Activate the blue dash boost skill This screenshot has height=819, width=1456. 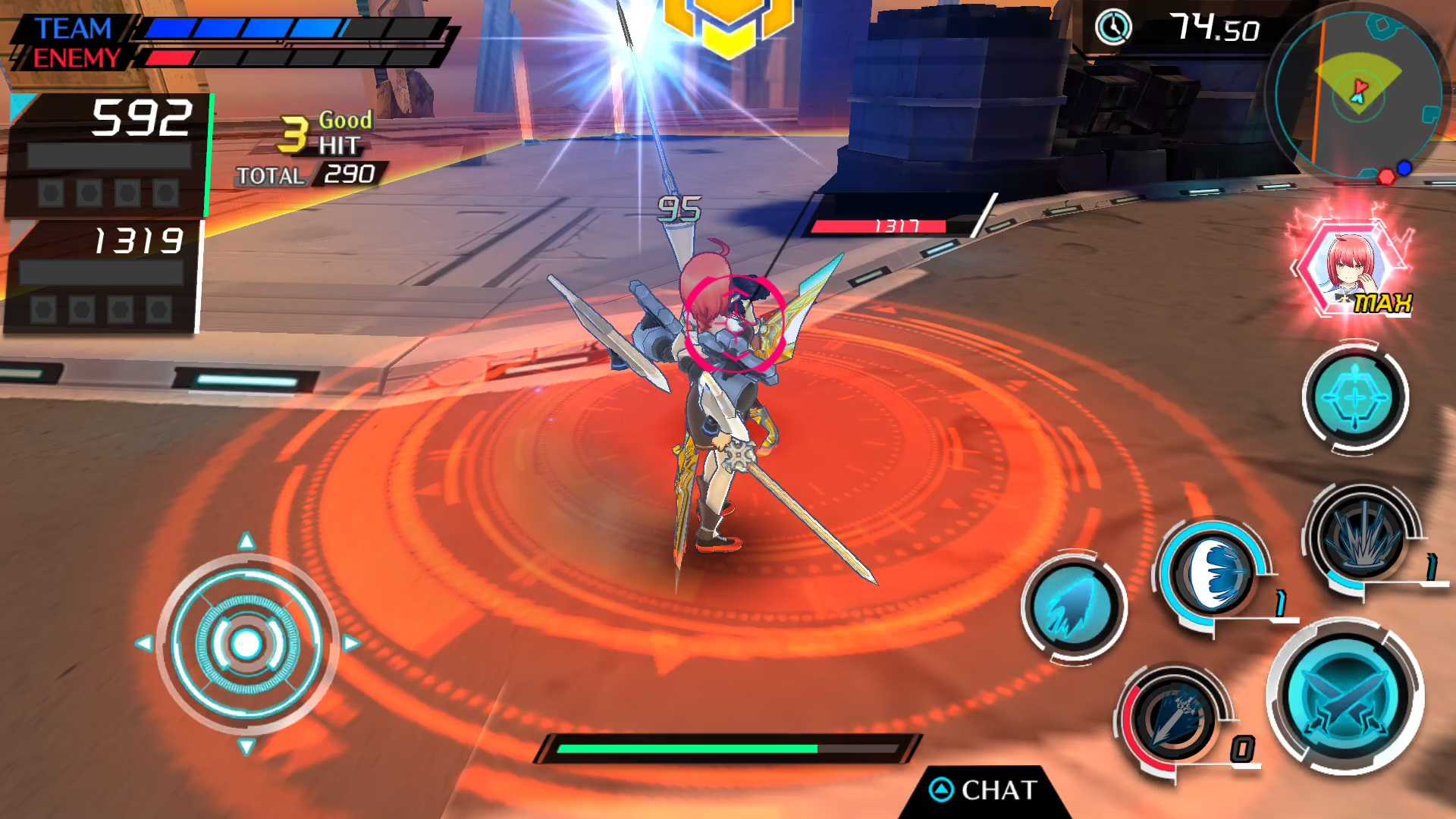[x=1073, y=607]
